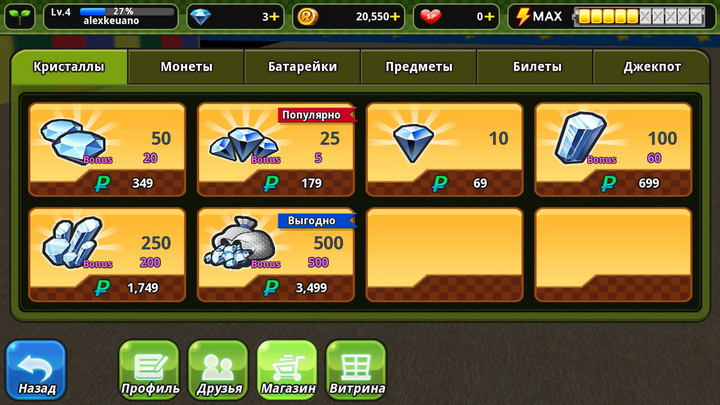This screenshot has width=720, height=405.
Task: Open the Друзья friends list
Action: 217,370
